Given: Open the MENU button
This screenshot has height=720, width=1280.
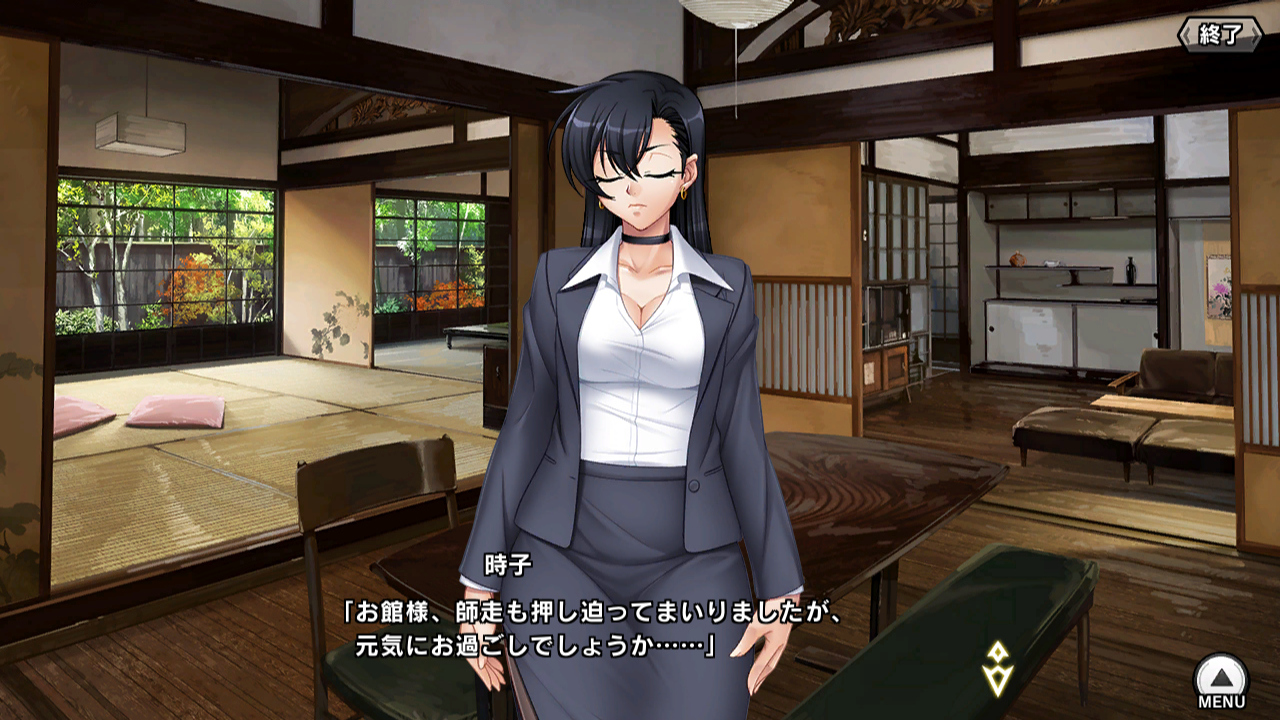Looking at the screenshot, I should [1221, 679].
